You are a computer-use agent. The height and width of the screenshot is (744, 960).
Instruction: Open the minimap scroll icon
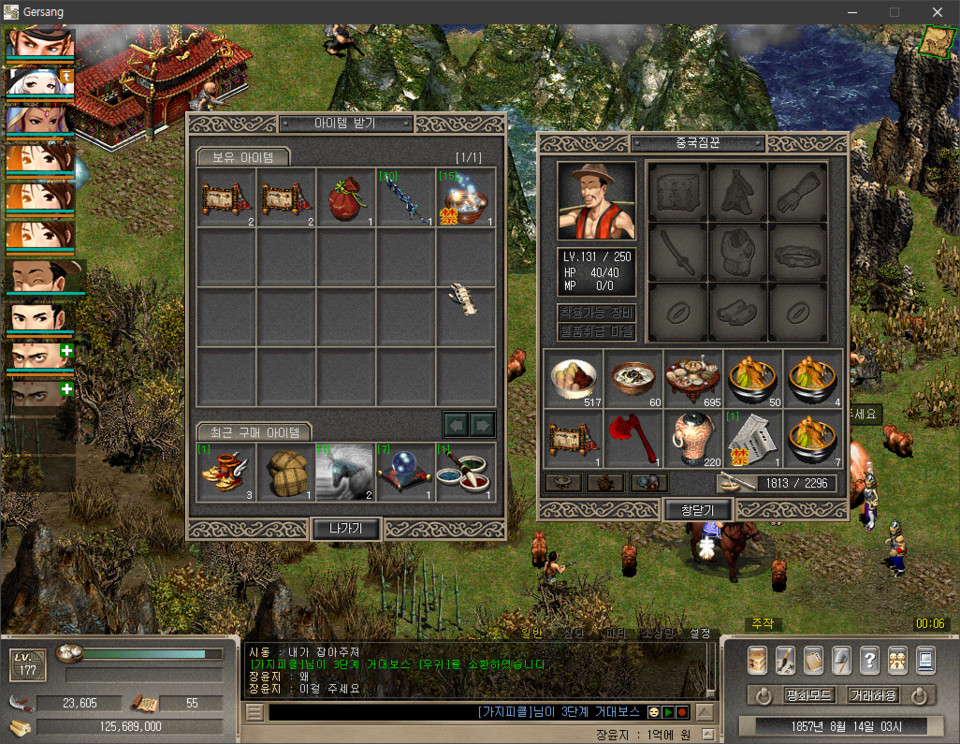[x=937, y=38]
